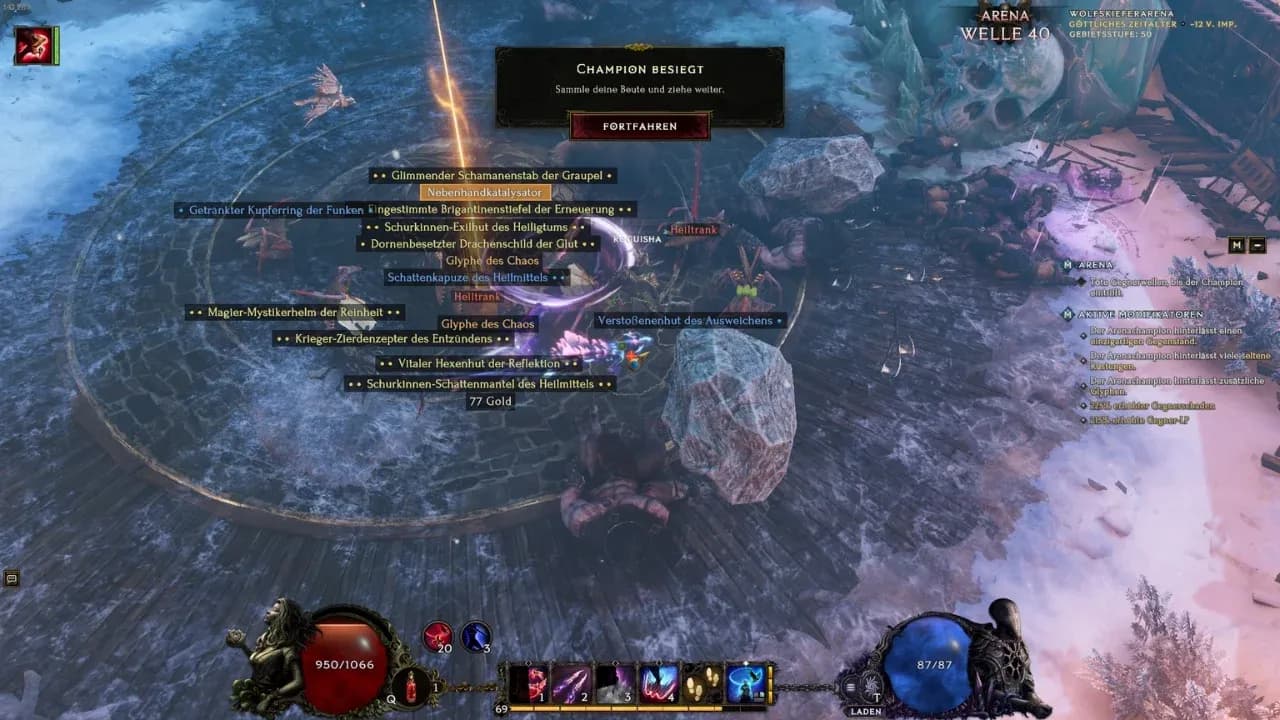This screenshot has height=720, width=1280.
Task: Pick up the 77 Gold drop
Action: coord(490,401)
